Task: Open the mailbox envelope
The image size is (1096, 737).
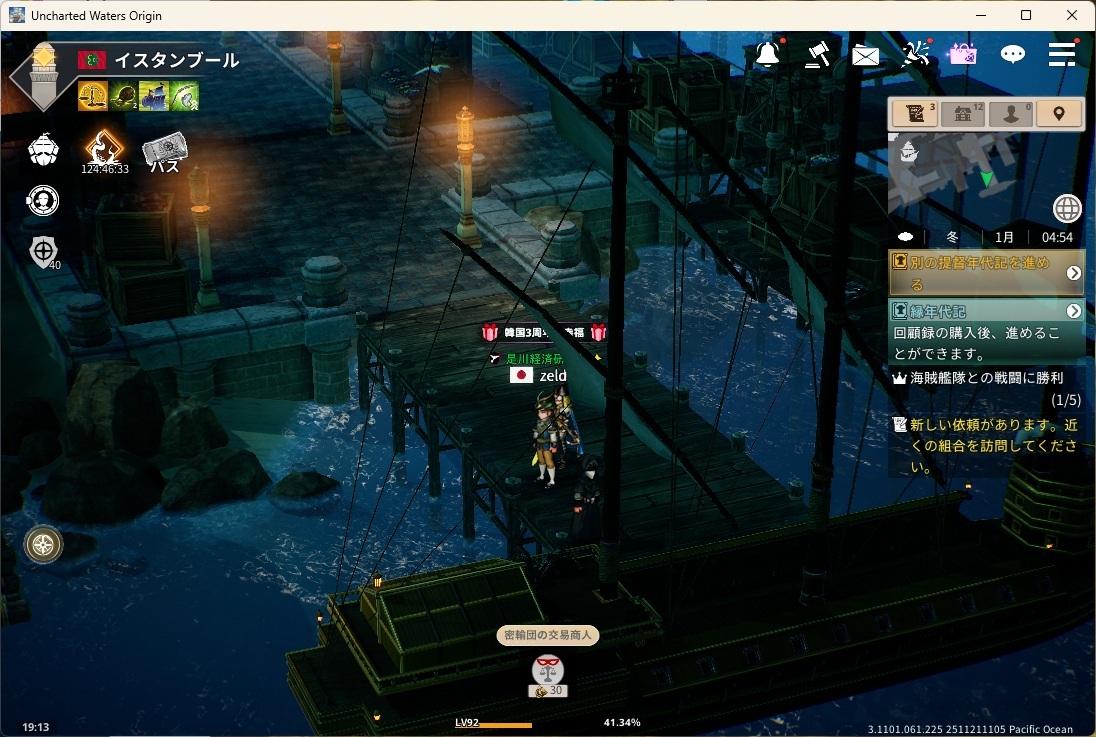Action: (866, 55)
